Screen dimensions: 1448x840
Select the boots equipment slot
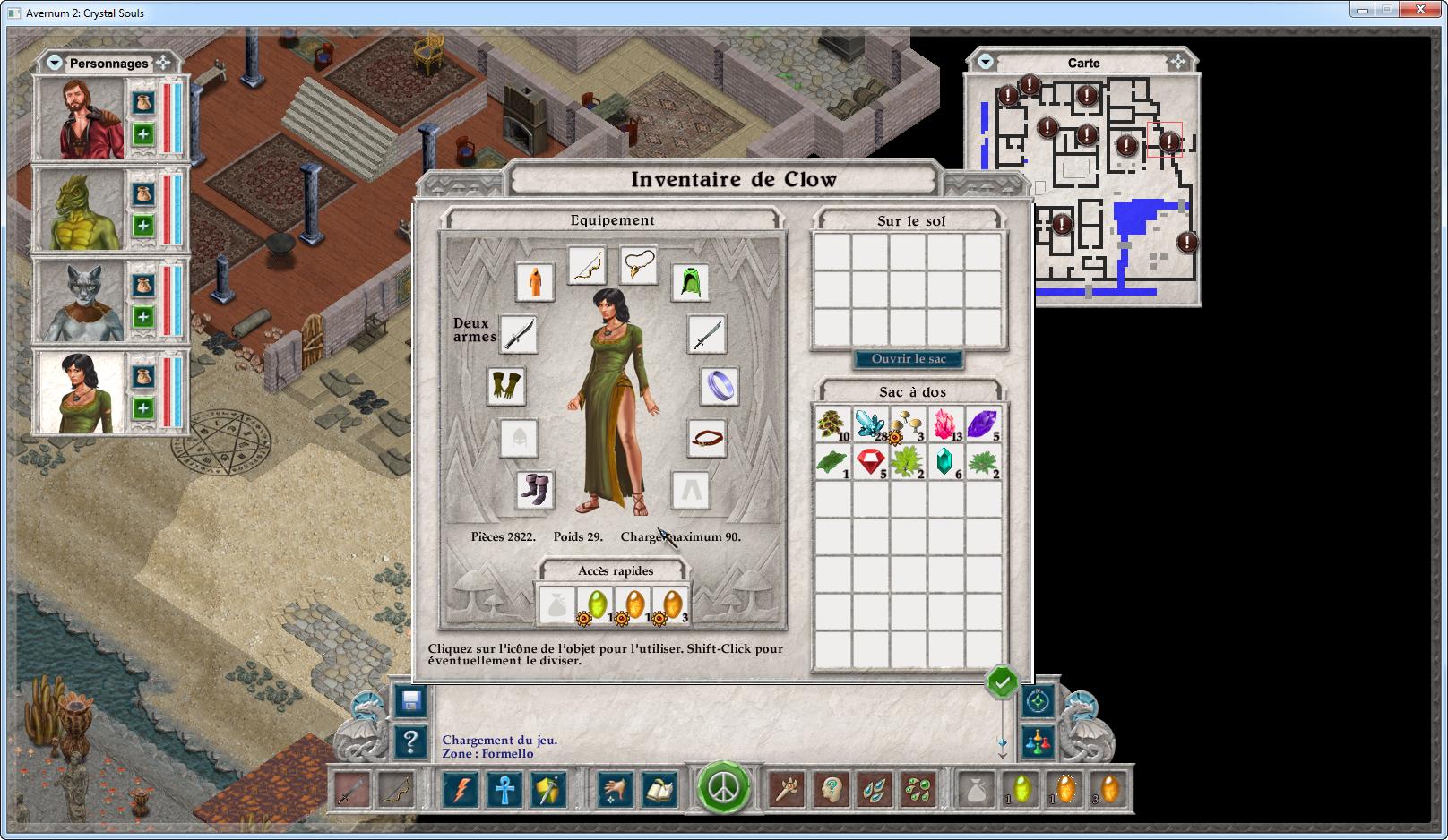pos(535,490)
